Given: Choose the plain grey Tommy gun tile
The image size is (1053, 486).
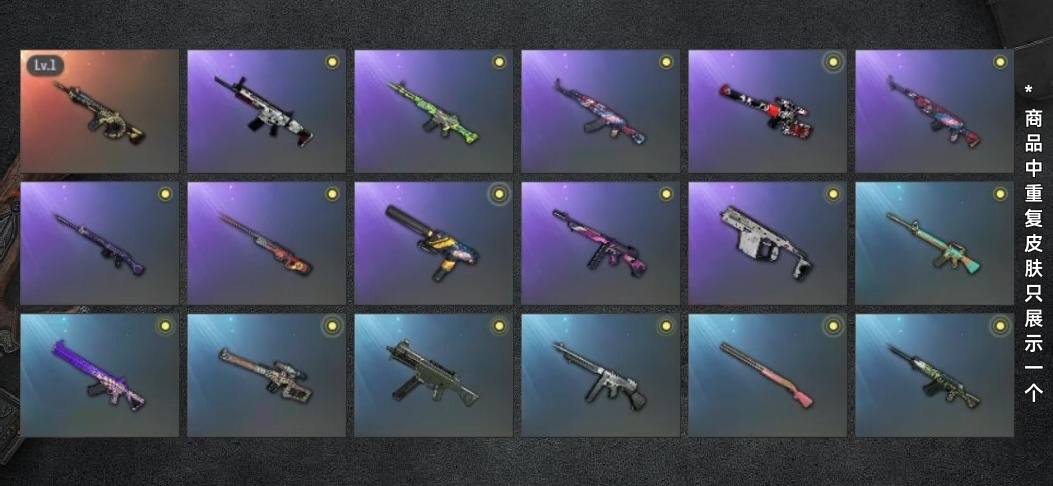Looking at the screenshot, I should (600, 375).
